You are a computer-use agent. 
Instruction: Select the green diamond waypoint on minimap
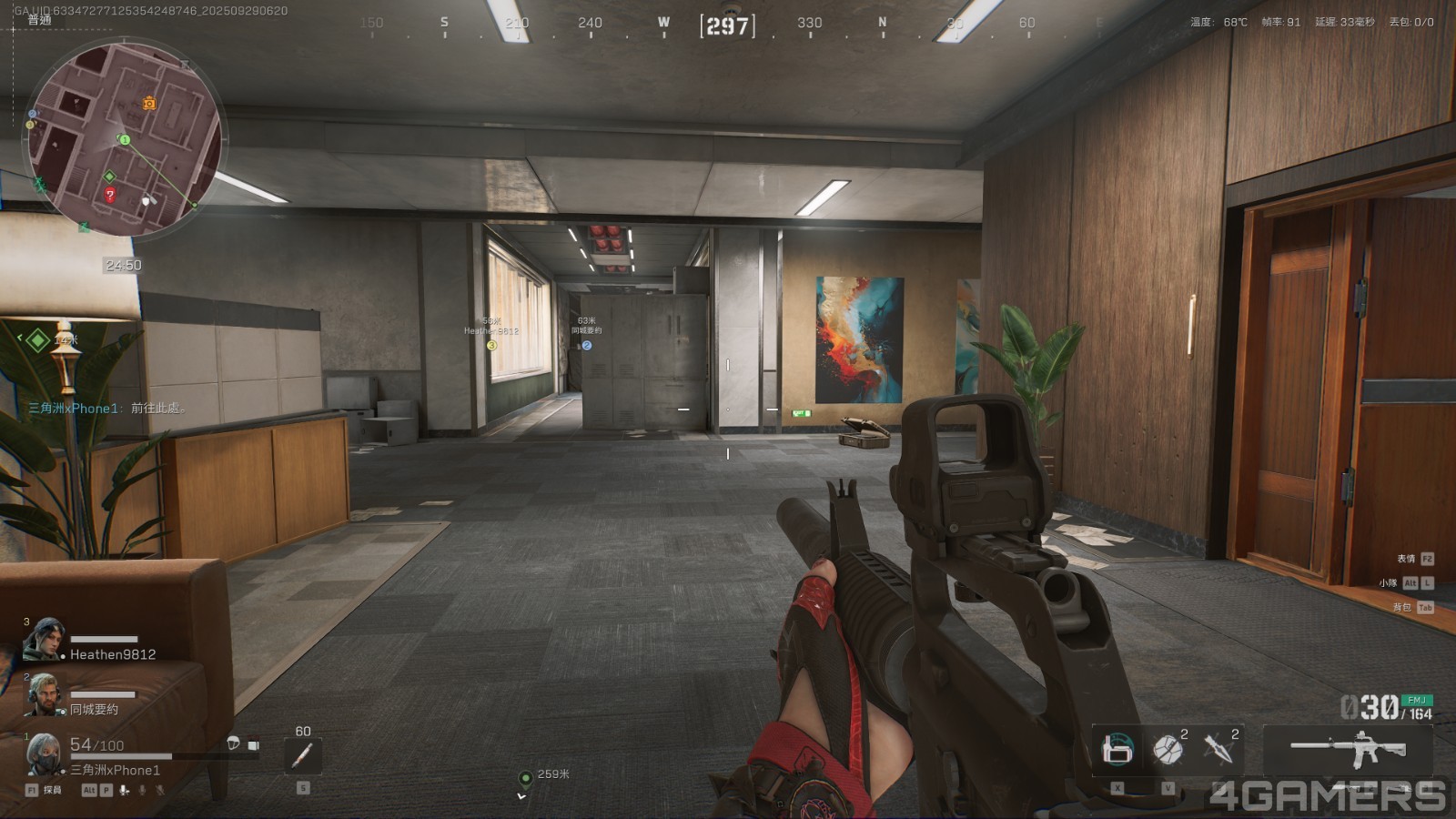coord(110,177)
